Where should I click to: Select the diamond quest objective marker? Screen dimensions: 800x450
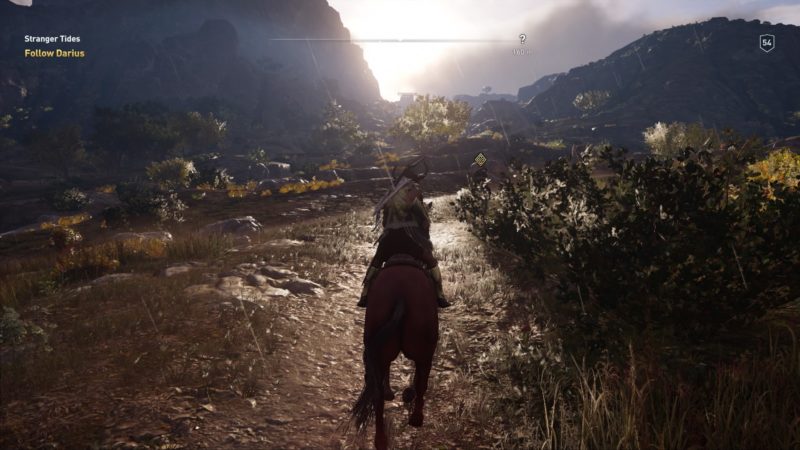(x=480, y=159)
